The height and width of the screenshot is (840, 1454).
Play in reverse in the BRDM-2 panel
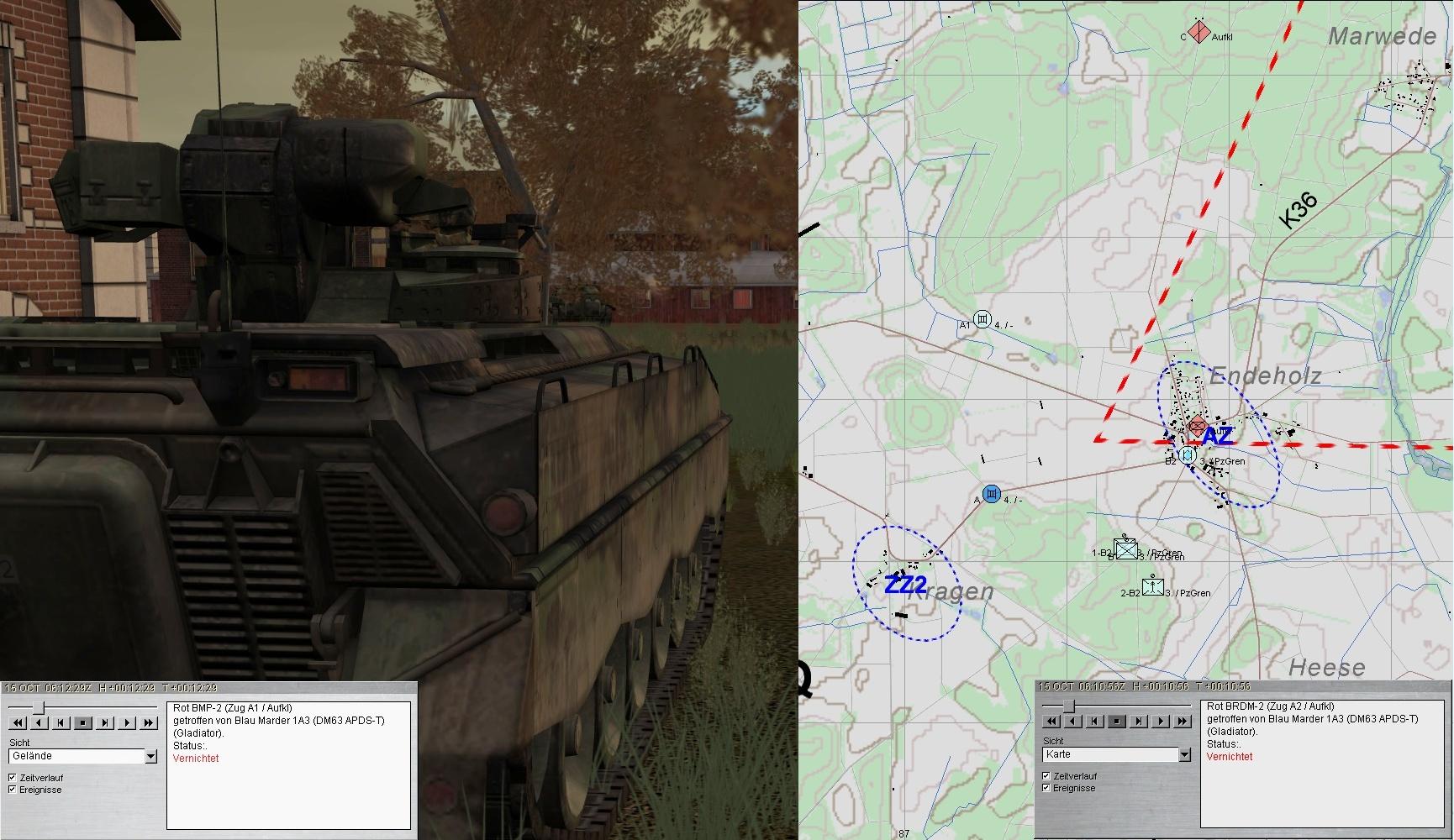[1073, 721]
